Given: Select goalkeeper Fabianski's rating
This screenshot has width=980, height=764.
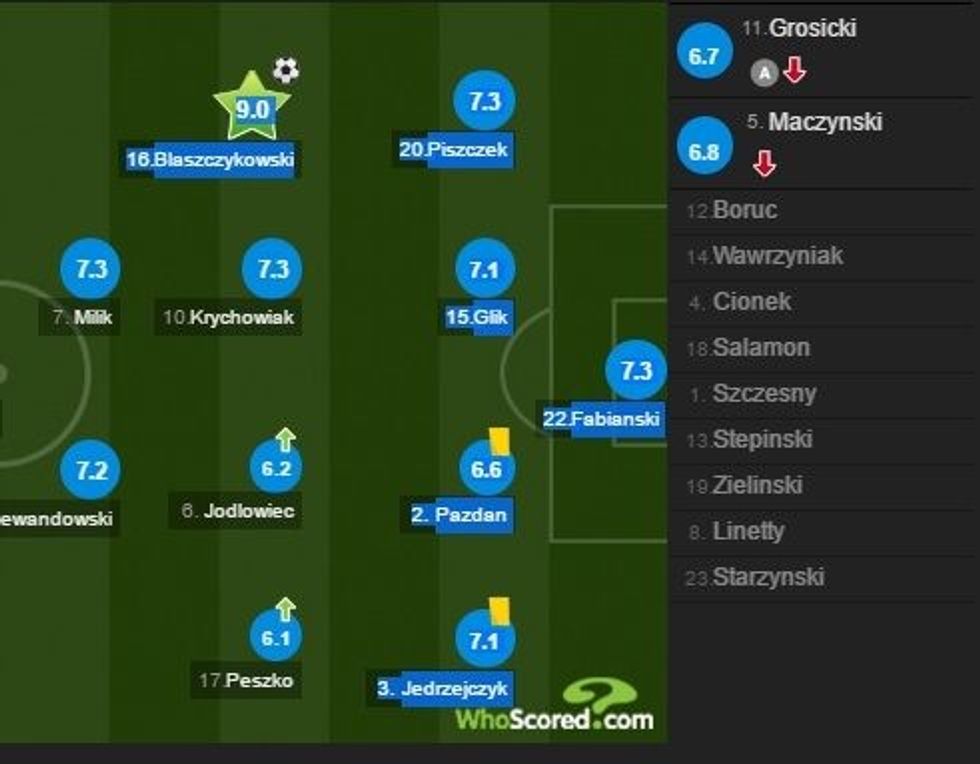Looking at the screenshot, I should coord(636,372).
